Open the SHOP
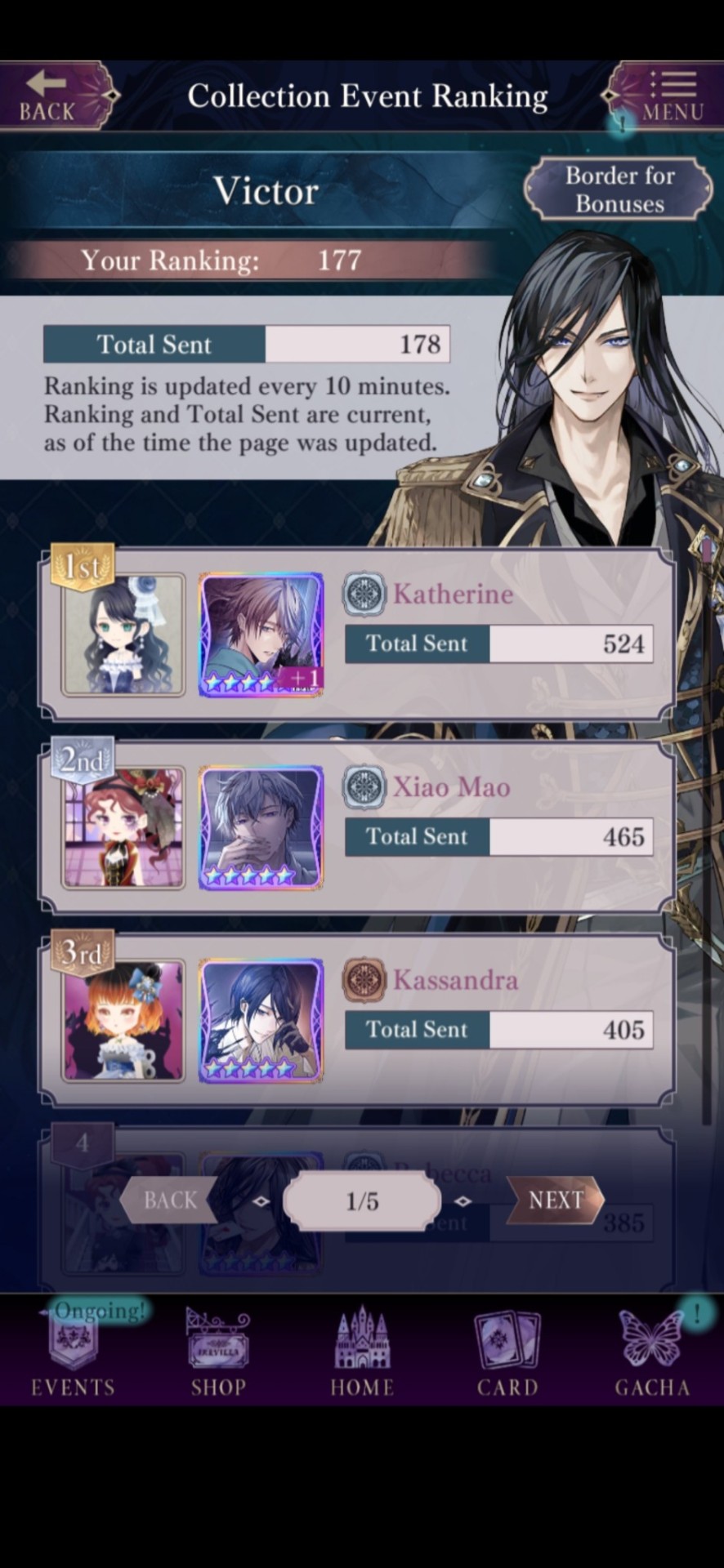The image size is (724, 1568). [x=218, y=1352]
